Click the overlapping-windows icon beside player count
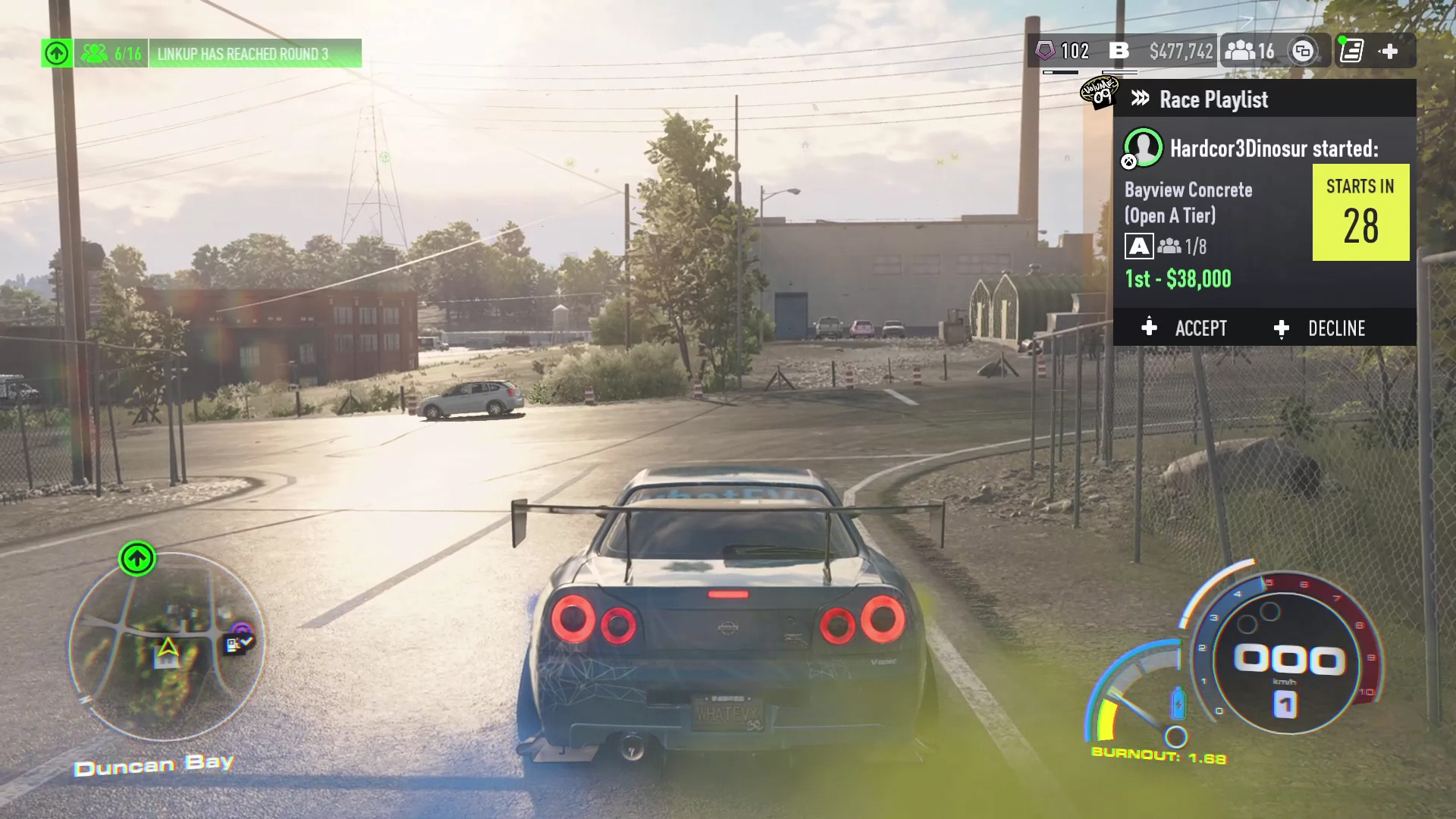Viewport: 1456px width, 819px height. pos(1303,52)
